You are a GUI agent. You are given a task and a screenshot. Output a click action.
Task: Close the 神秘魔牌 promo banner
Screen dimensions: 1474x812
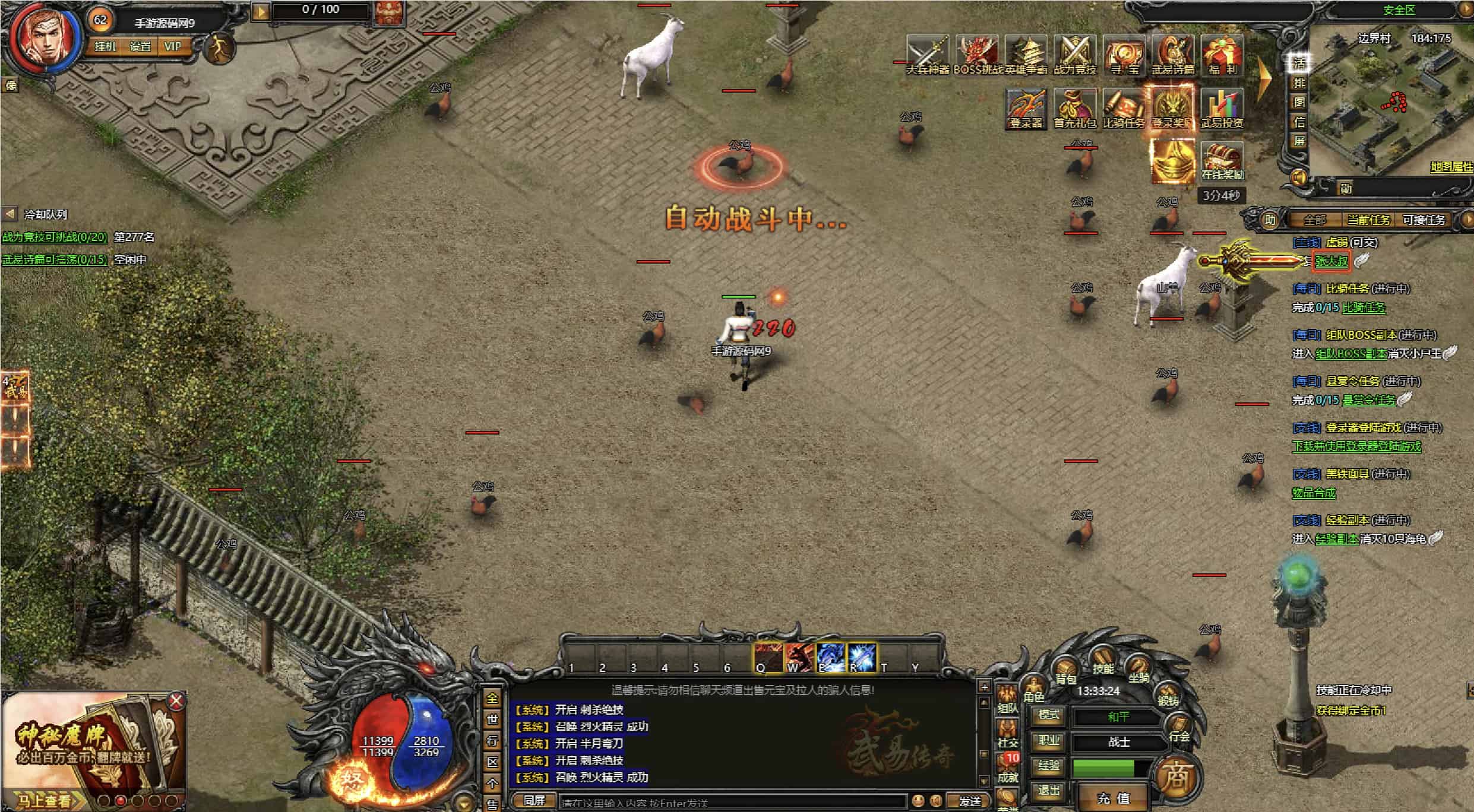176,702
